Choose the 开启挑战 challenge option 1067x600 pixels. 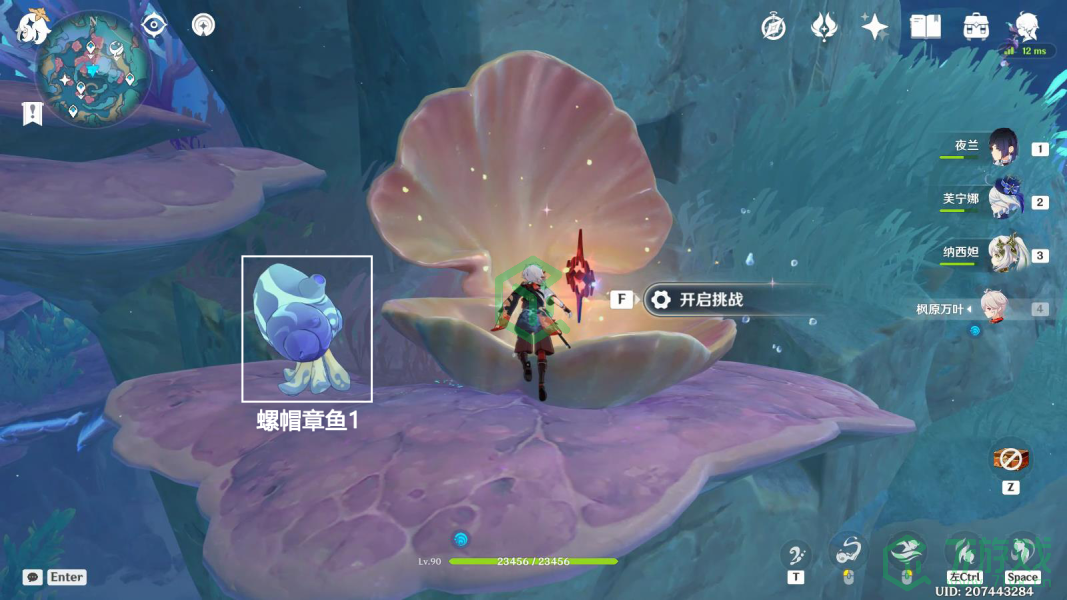coord(710,300)
